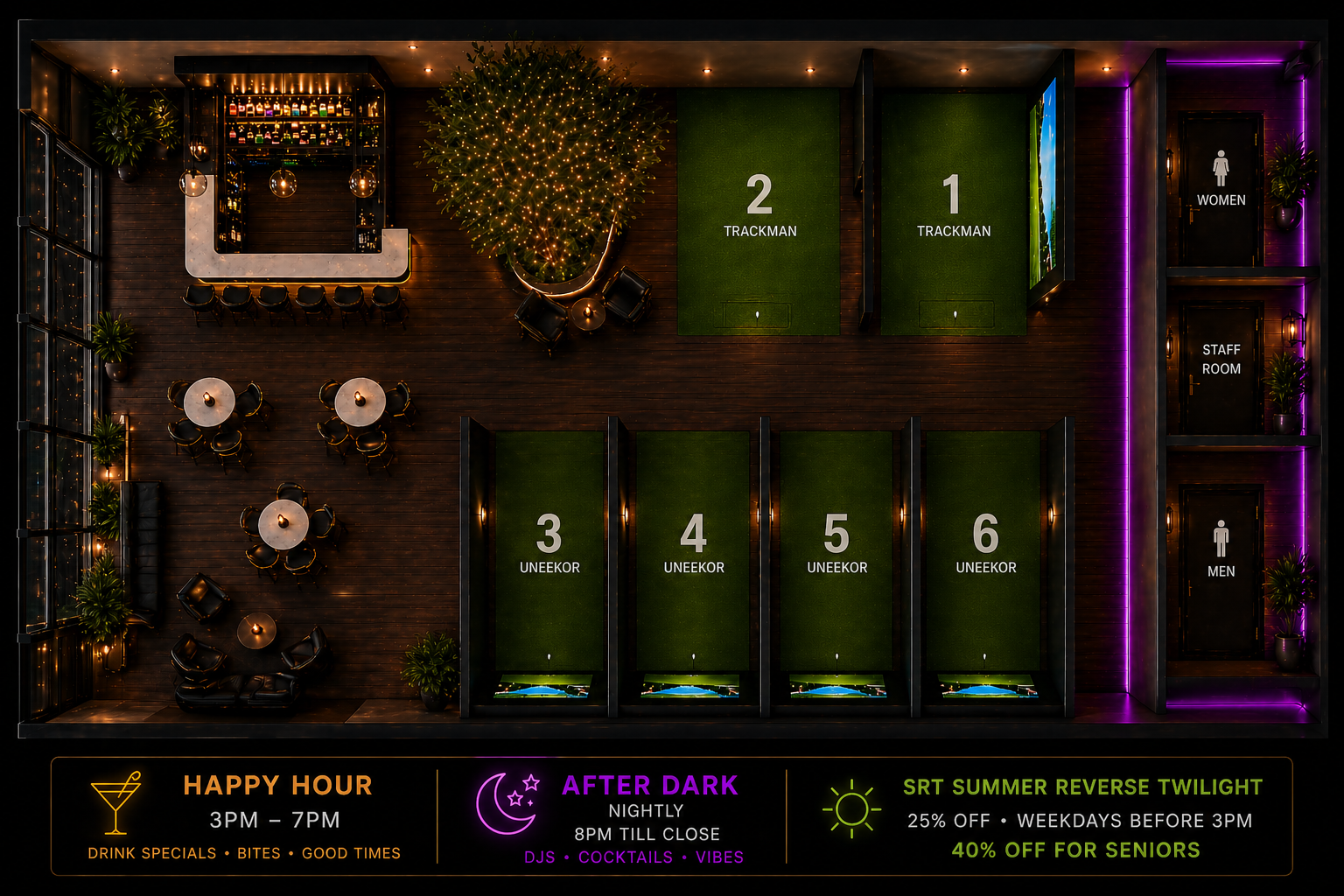Select Uneekor bay 5

(x=836, y=547)
